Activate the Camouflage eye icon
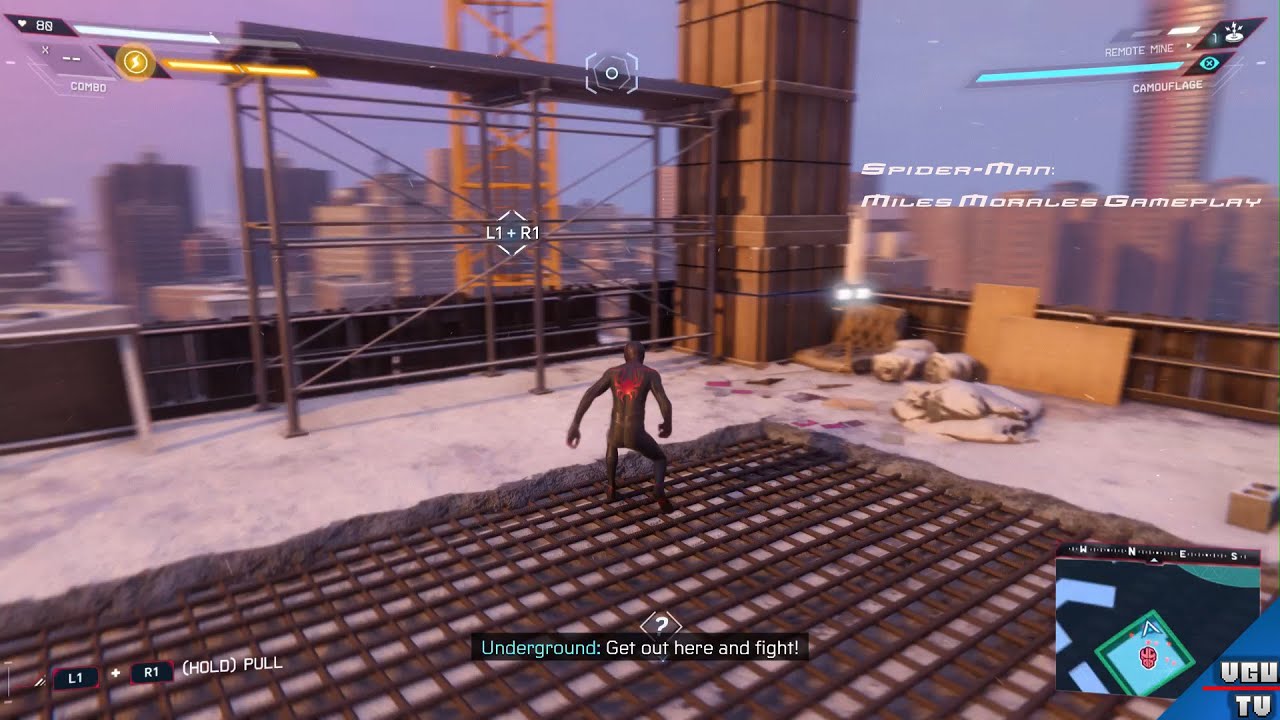Screen dimensions: 1280x720 [x=1208, y=64]
